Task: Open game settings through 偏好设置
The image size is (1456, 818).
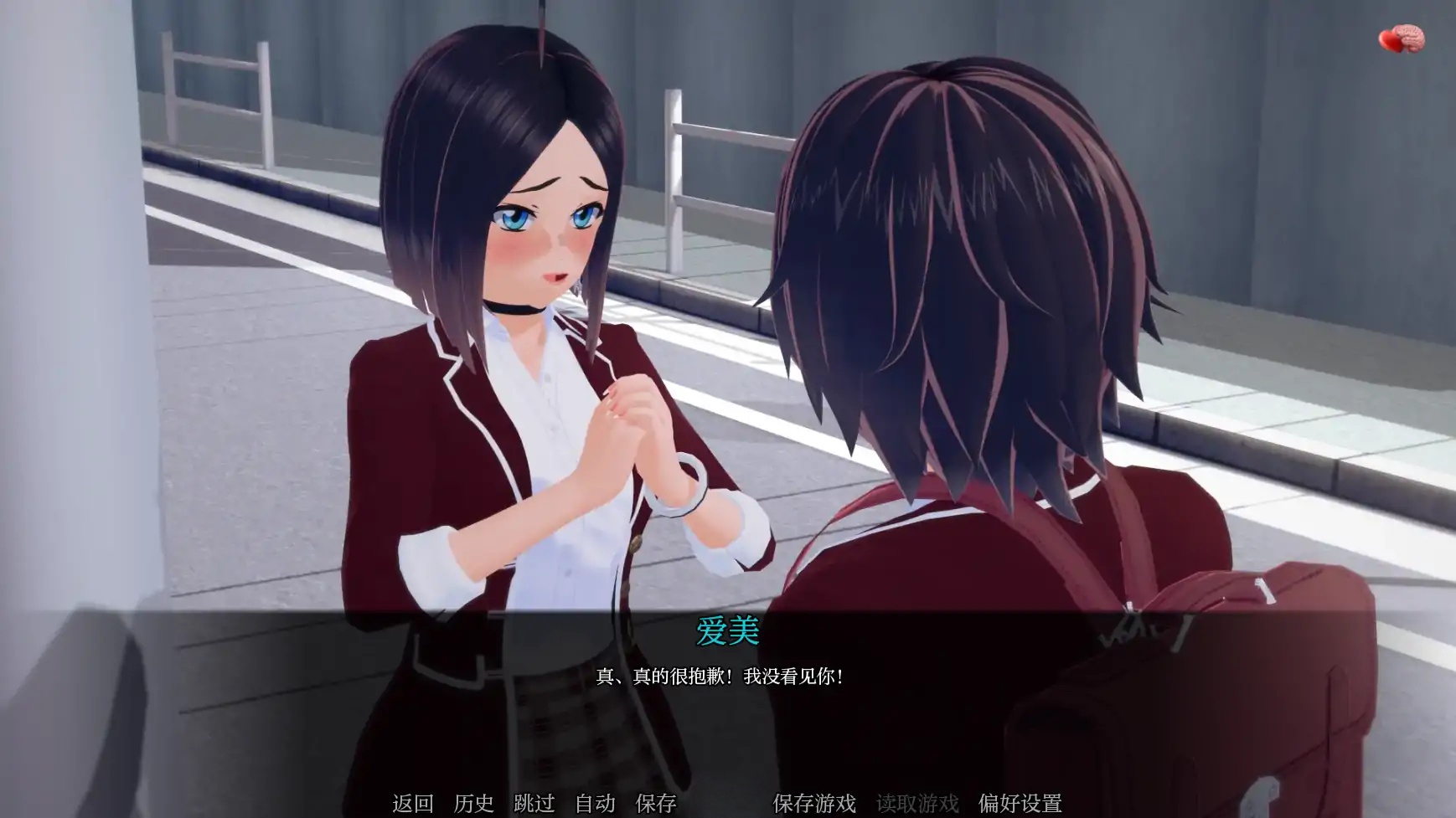Action: (1023, 801)
